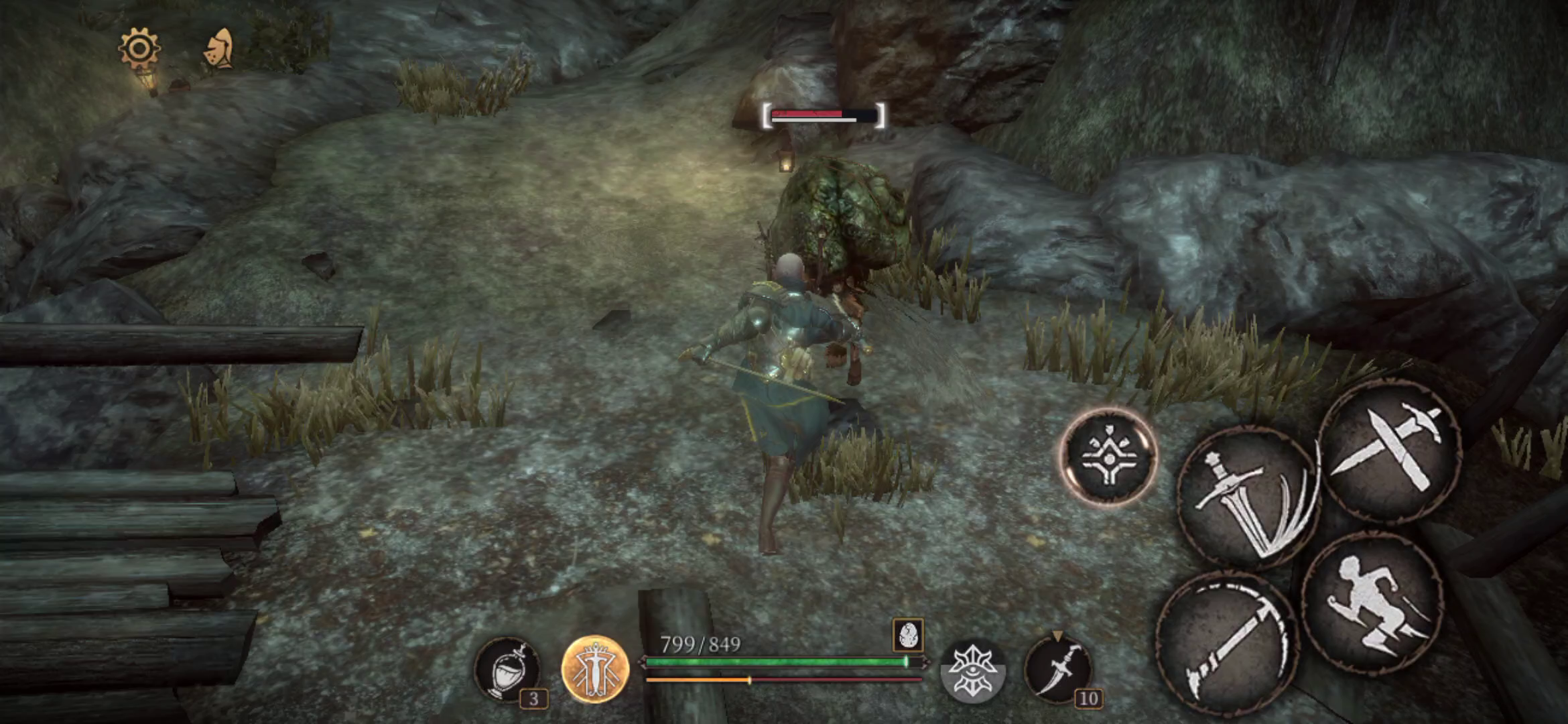Open the knight helmet character menu
Image resolution: width=1568 pixels, height=724 pixels.
[x=220, y=49]
